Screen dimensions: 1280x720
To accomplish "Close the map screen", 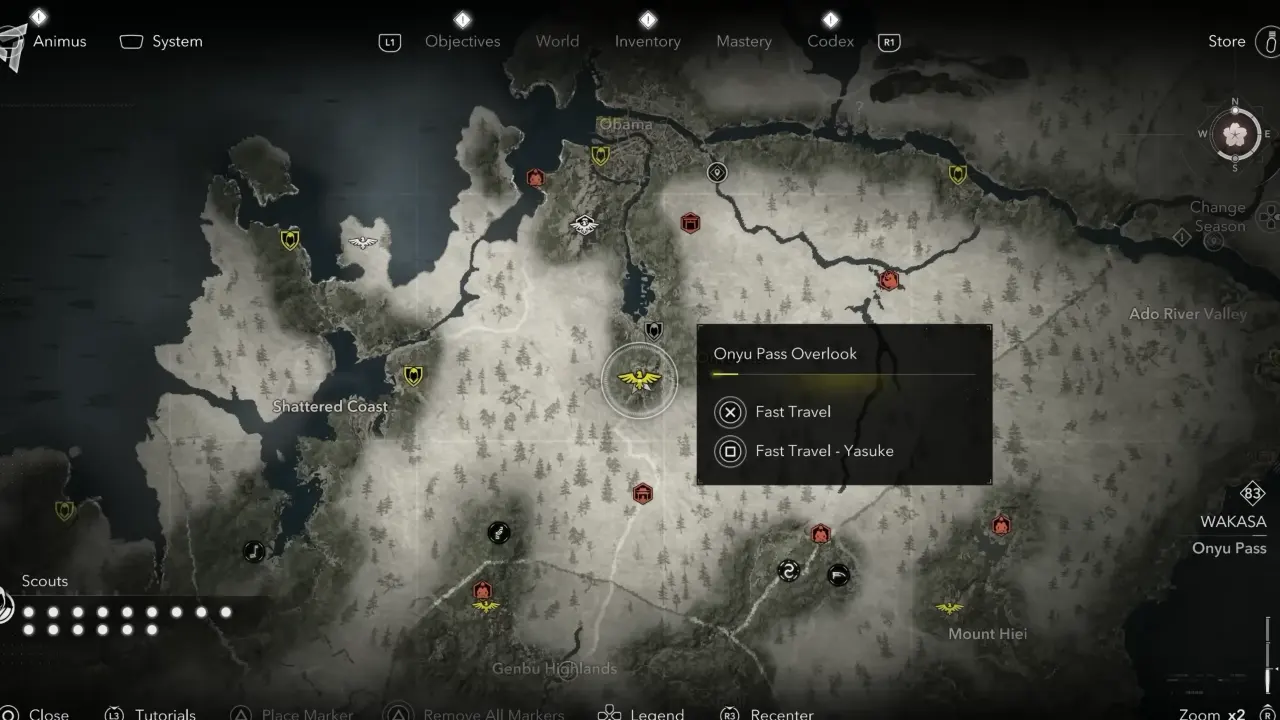I will coord(48,713).
